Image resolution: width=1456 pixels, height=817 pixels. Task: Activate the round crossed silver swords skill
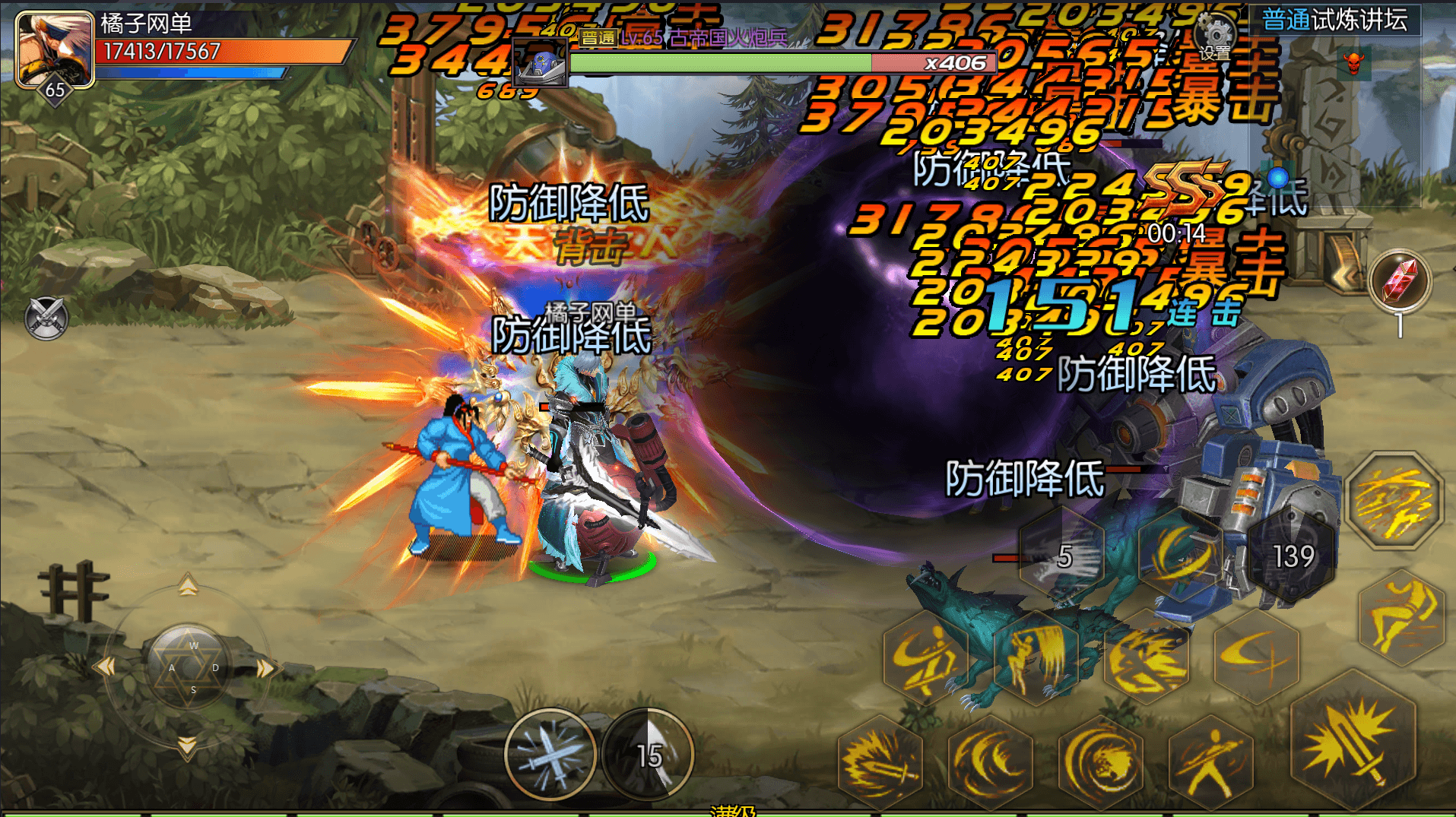tap(550, 753)
